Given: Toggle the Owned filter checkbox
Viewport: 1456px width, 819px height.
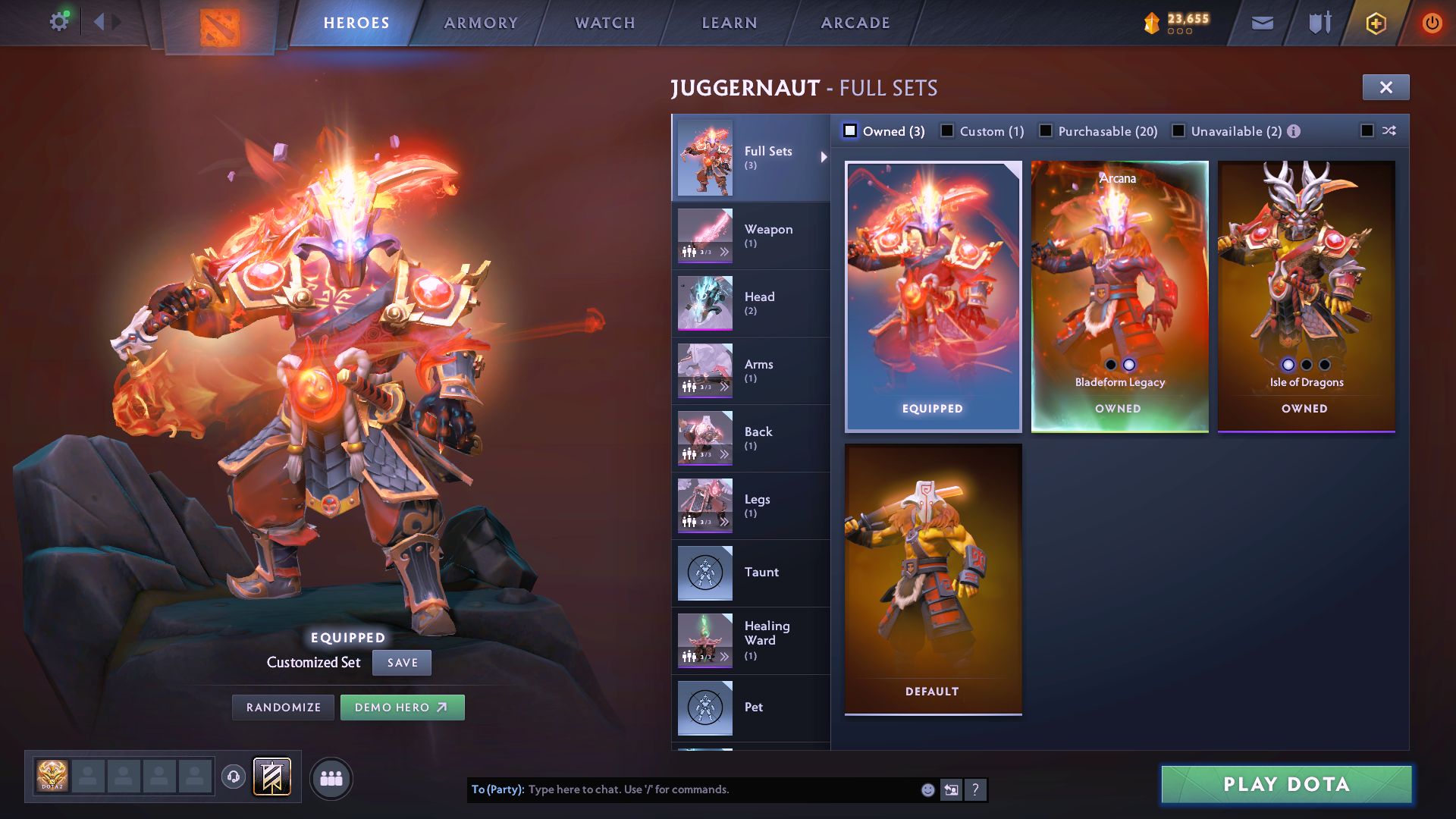Looking at the screenshot, I should click(x=850, y=131).
